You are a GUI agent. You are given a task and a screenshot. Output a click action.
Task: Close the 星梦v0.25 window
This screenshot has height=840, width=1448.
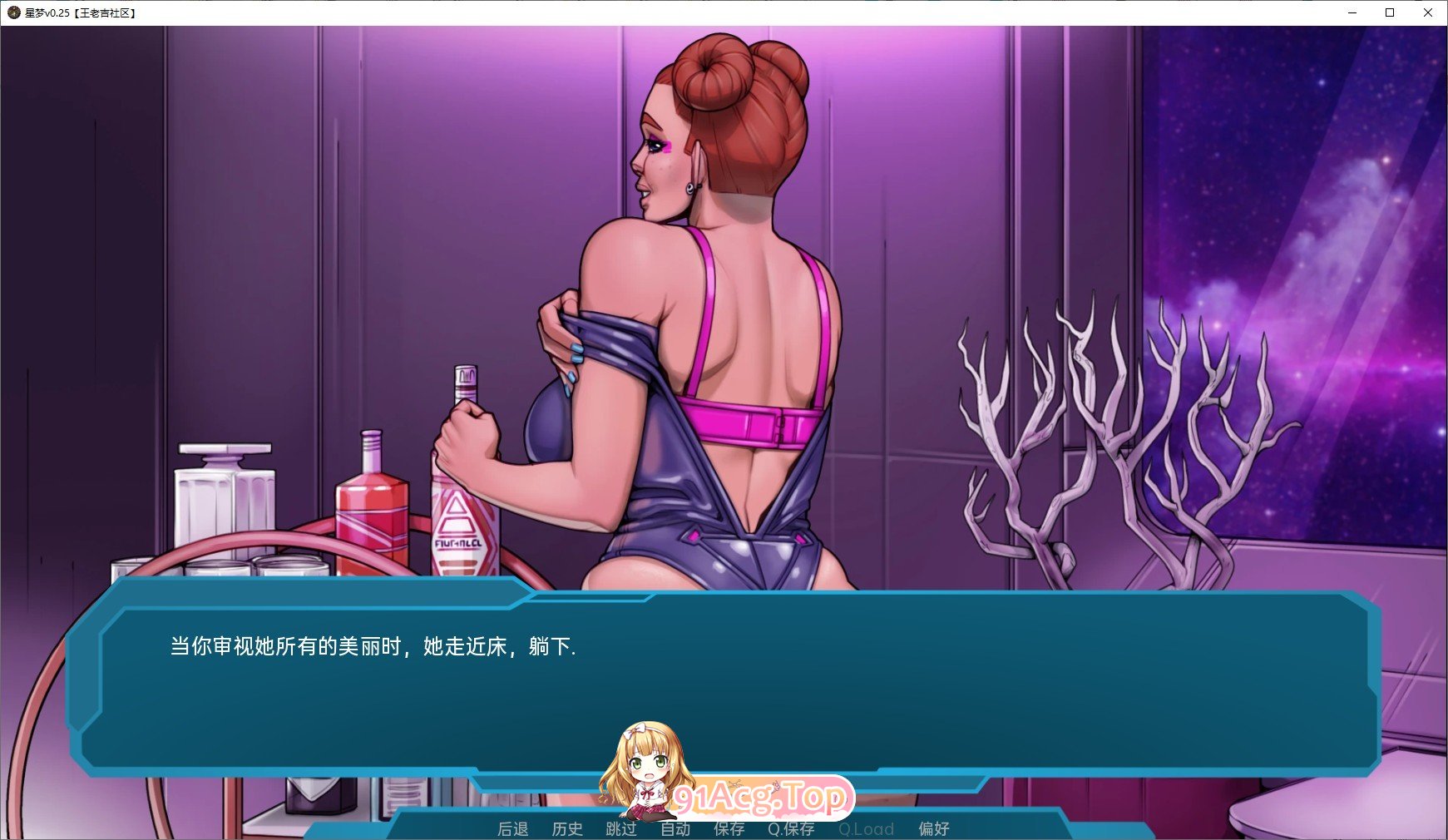tap(1428, 12)
